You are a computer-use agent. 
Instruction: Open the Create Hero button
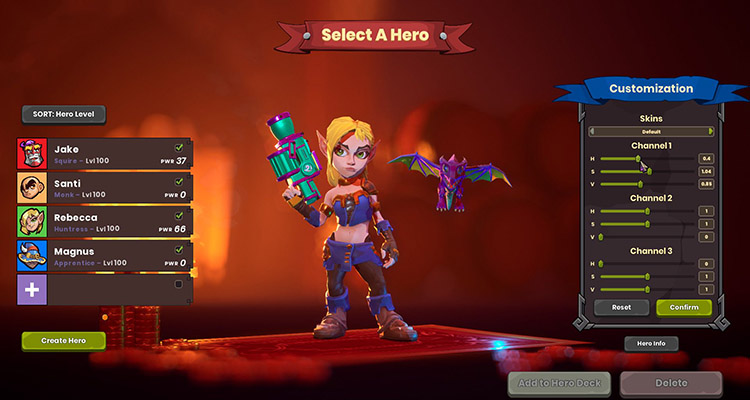(x=63, y=341)
